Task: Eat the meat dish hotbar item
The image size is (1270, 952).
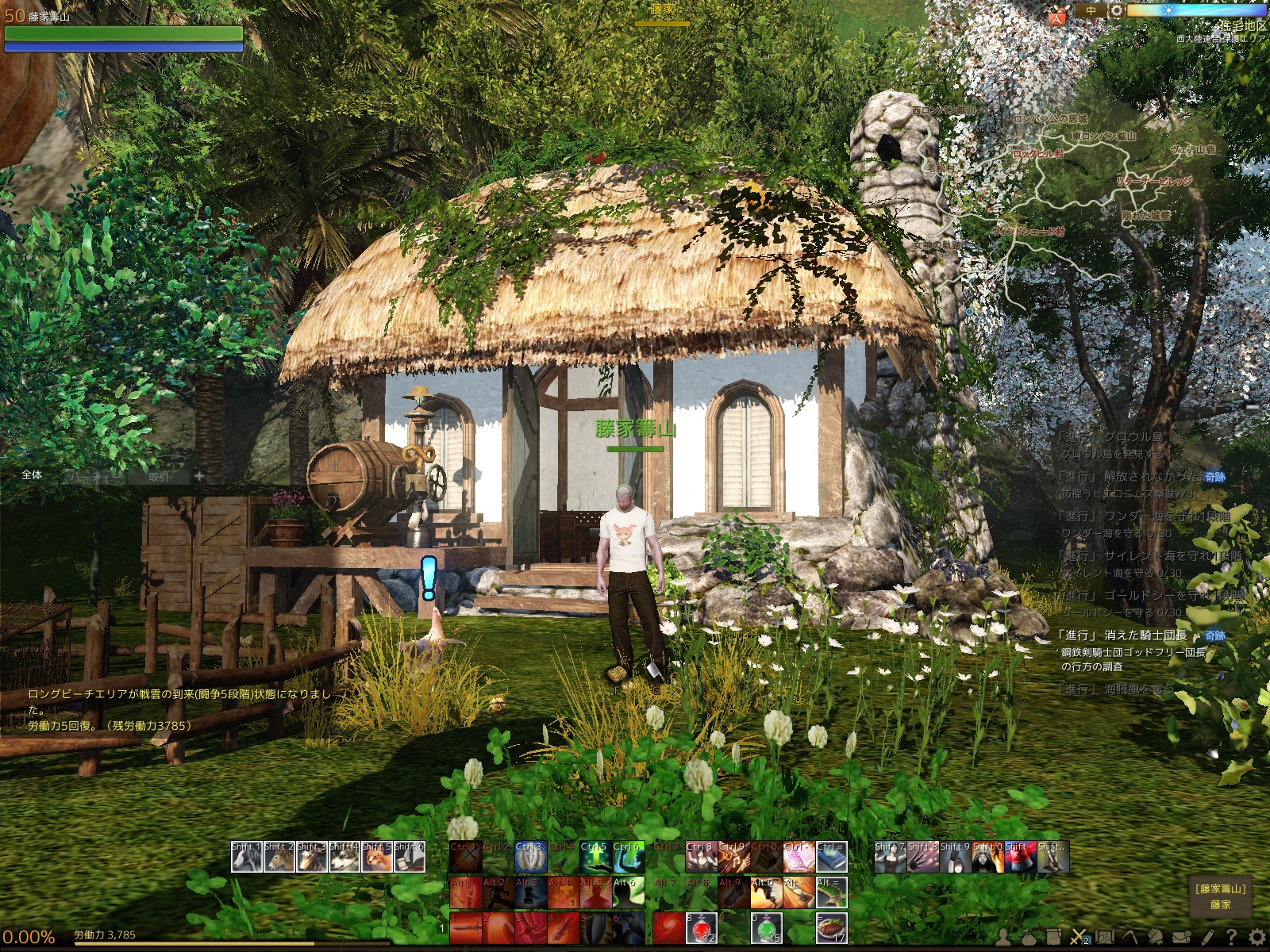Action: point(831,928)
